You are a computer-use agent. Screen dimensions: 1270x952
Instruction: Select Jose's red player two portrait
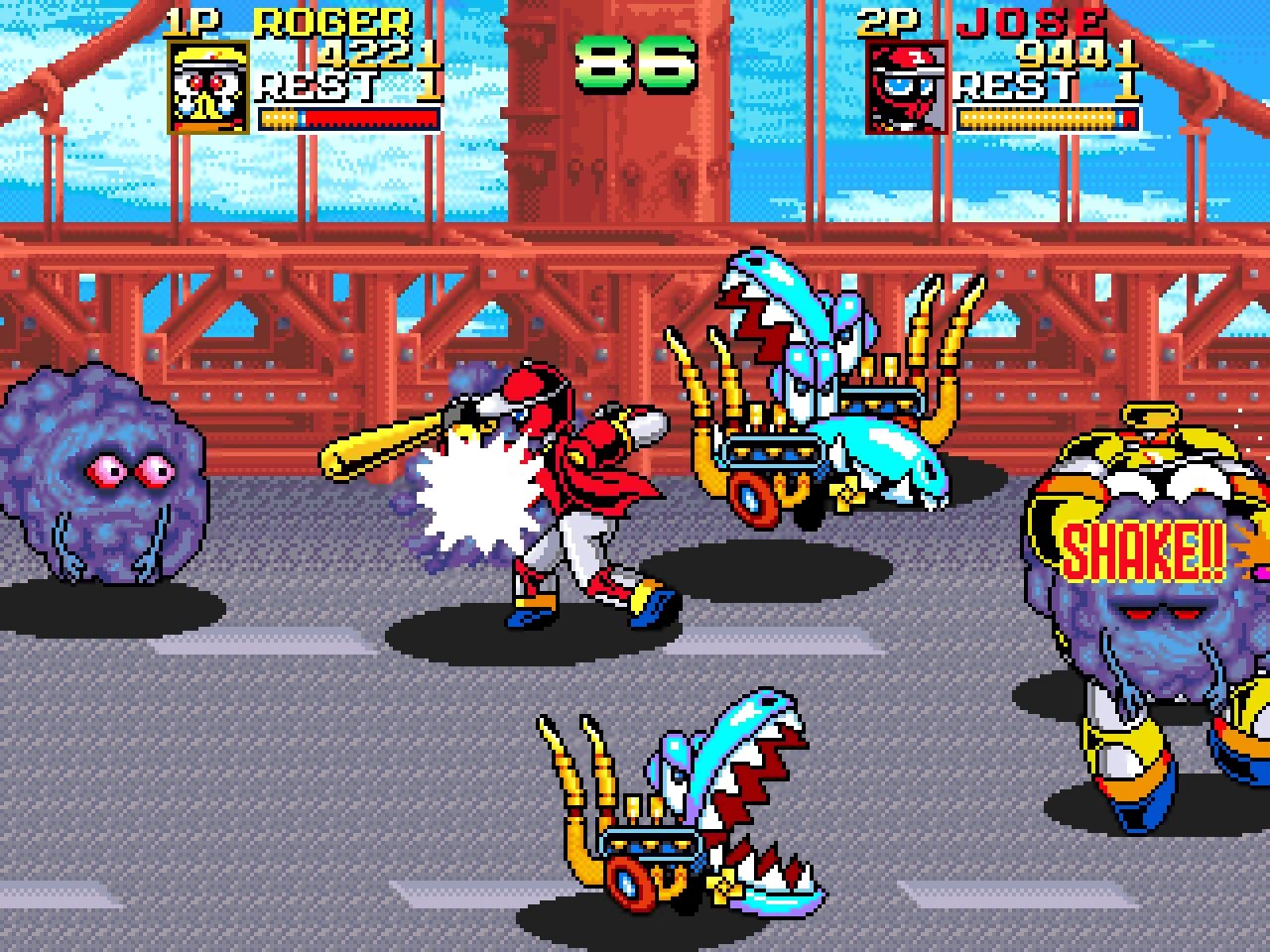[904, 87]
